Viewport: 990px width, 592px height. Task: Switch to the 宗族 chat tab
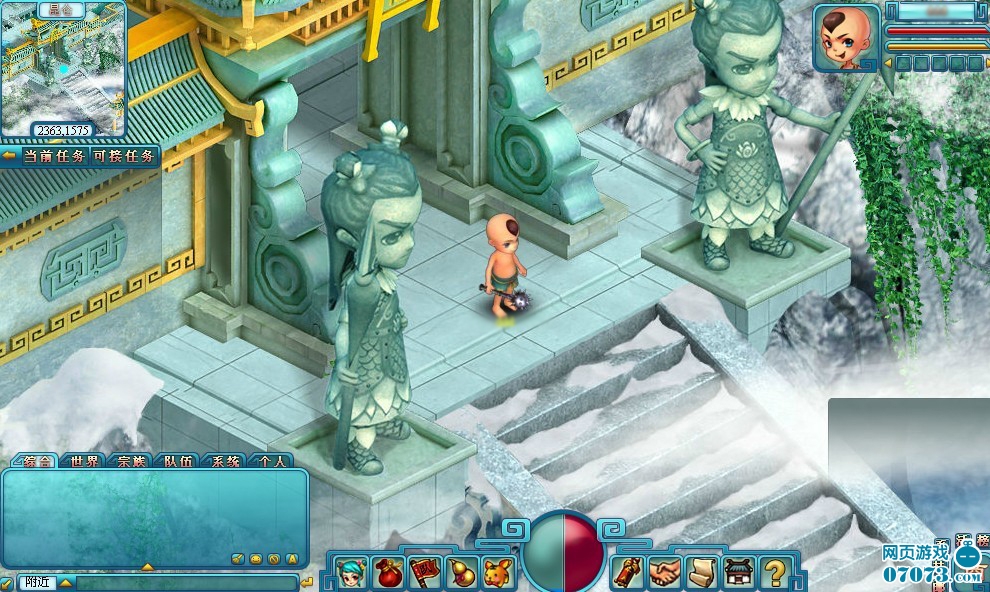click(x=132, y=461)
